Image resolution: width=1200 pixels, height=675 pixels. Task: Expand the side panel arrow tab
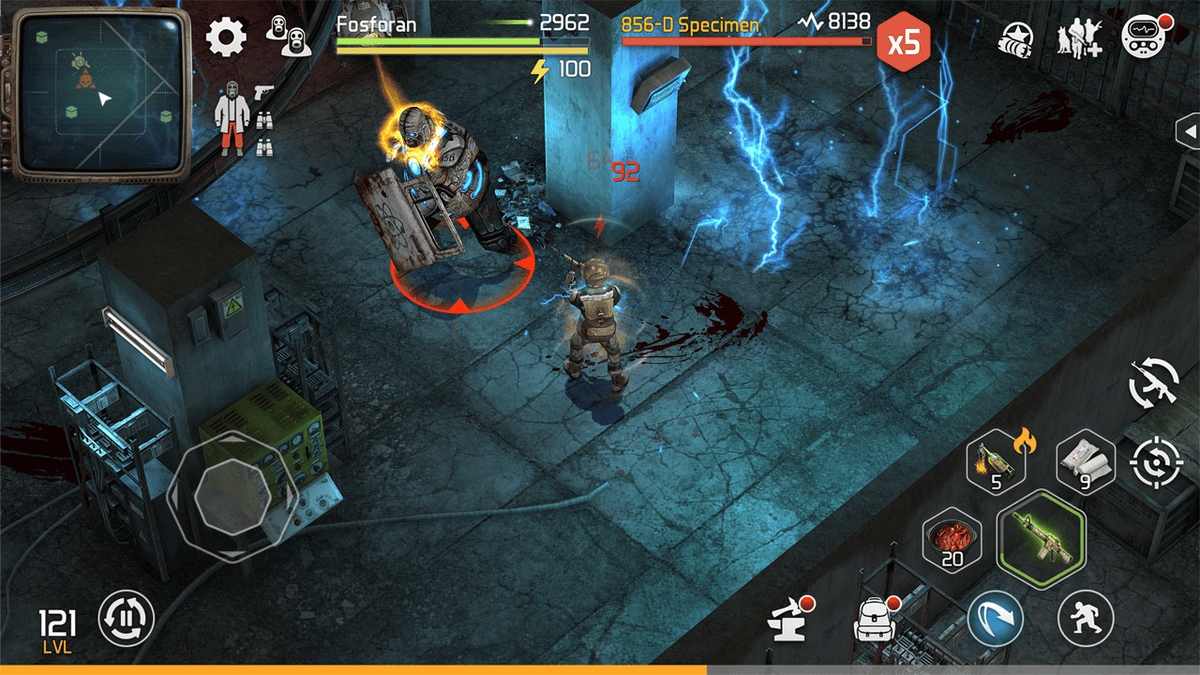tap(1187, 131)
